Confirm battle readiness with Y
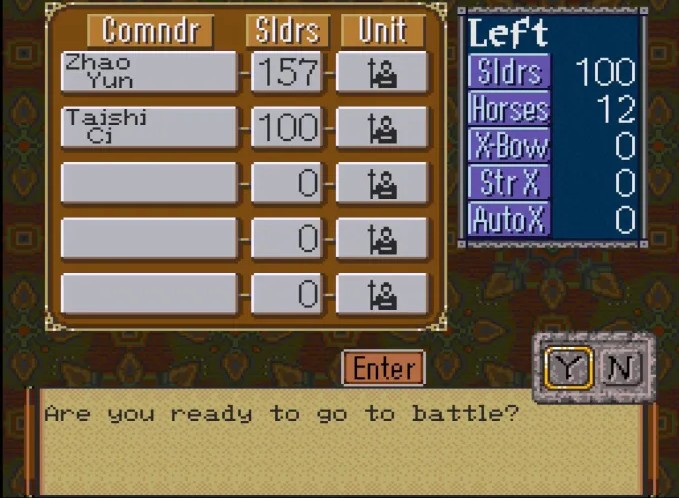 [569, 368]
